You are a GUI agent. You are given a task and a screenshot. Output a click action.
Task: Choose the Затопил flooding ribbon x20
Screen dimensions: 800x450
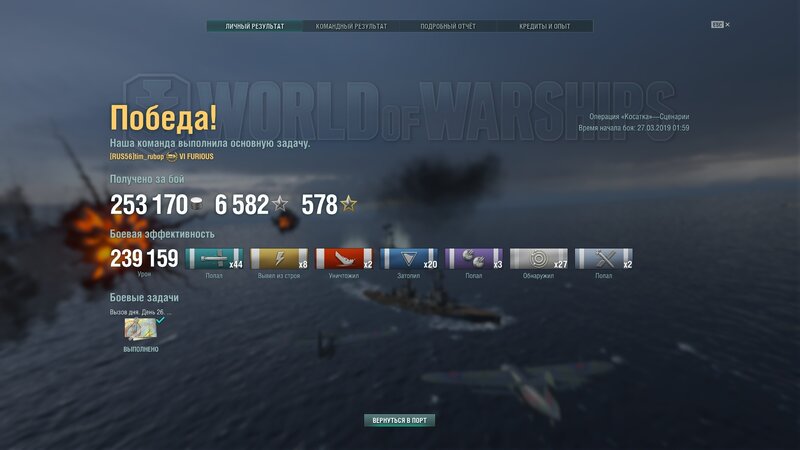(409, 259)
